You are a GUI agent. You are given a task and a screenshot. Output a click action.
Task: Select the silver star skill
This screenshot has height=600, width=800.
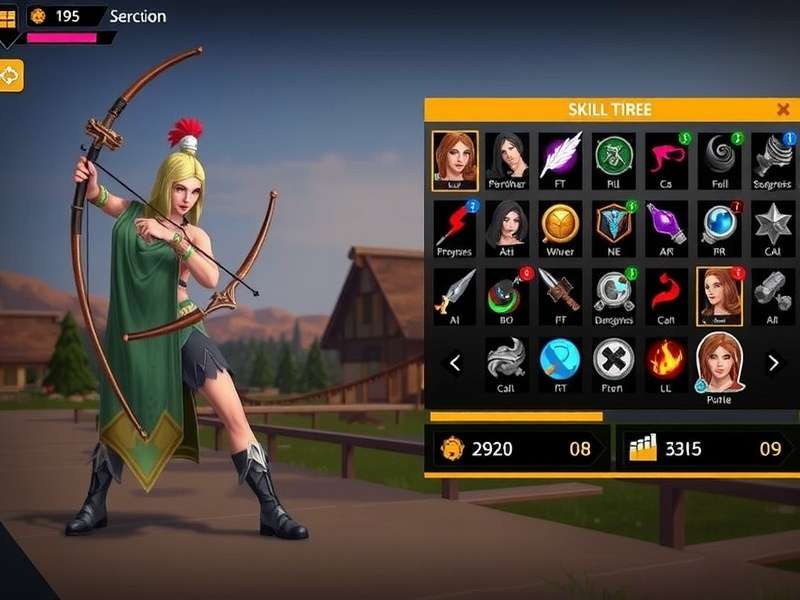[x=772, y=224]
